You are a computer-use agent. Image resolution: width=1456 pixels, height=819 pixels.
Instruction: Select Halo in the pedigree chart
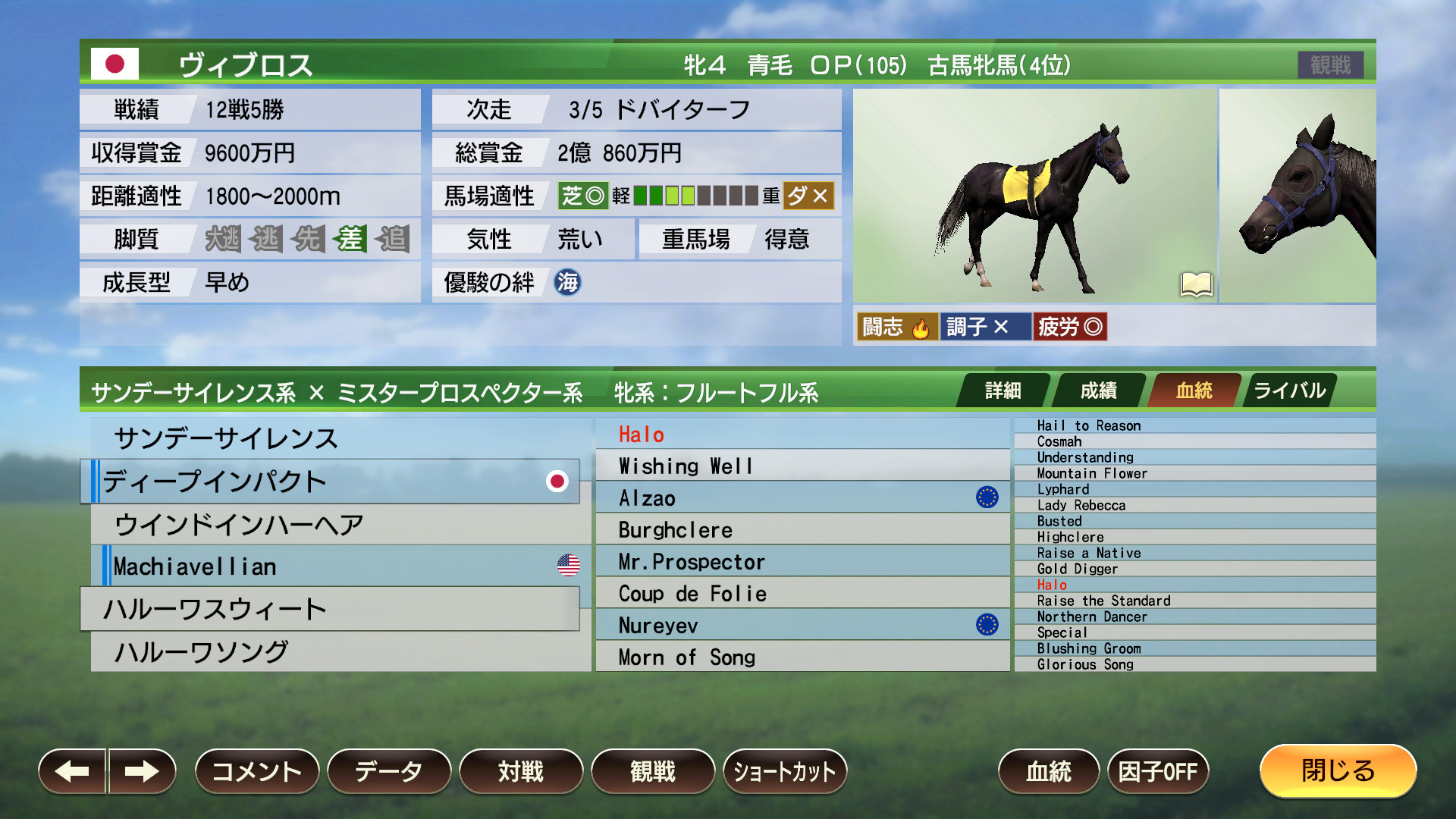click(641, 434)
